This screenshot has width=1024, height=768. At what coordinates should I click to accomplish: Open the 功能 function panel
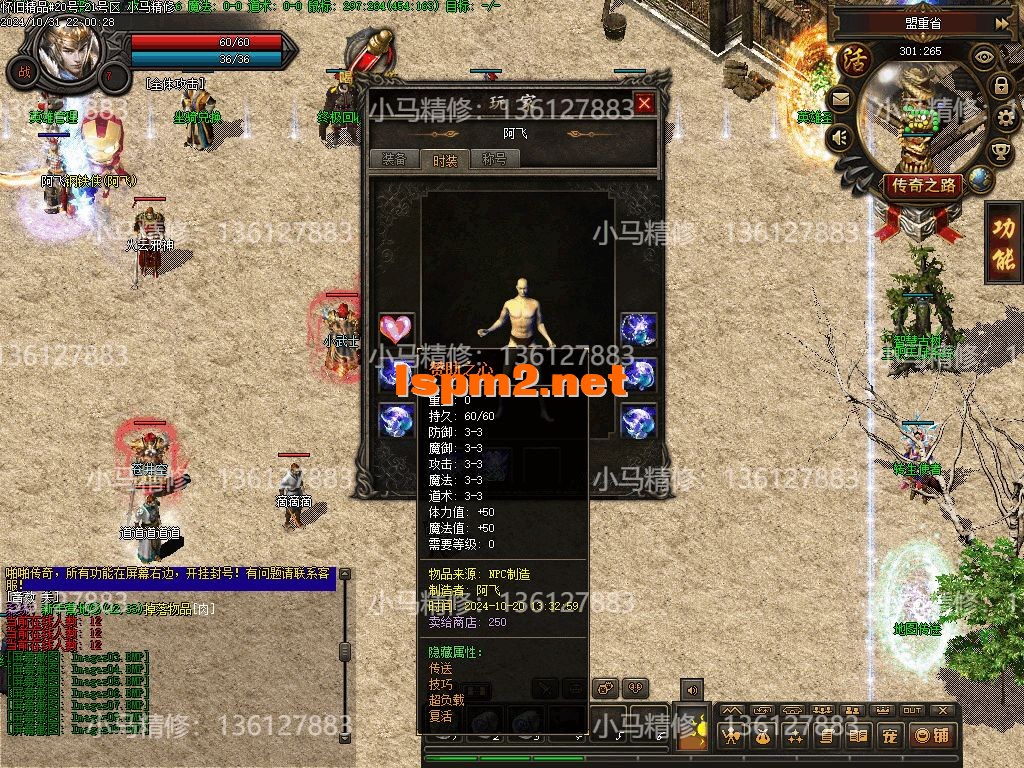click(1003, 243)
